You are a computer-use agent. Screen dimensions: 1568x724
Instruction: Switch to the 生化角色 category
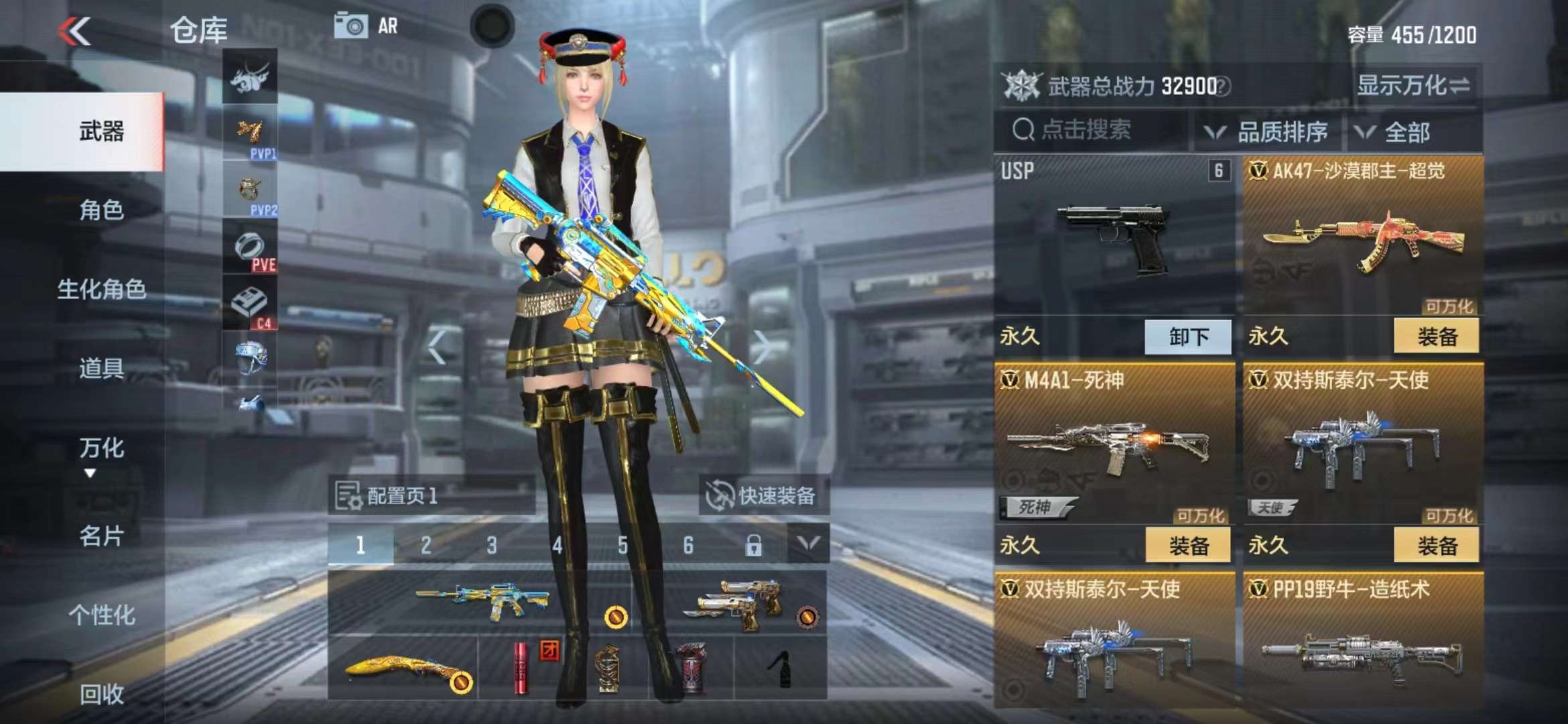pos(101,290)
